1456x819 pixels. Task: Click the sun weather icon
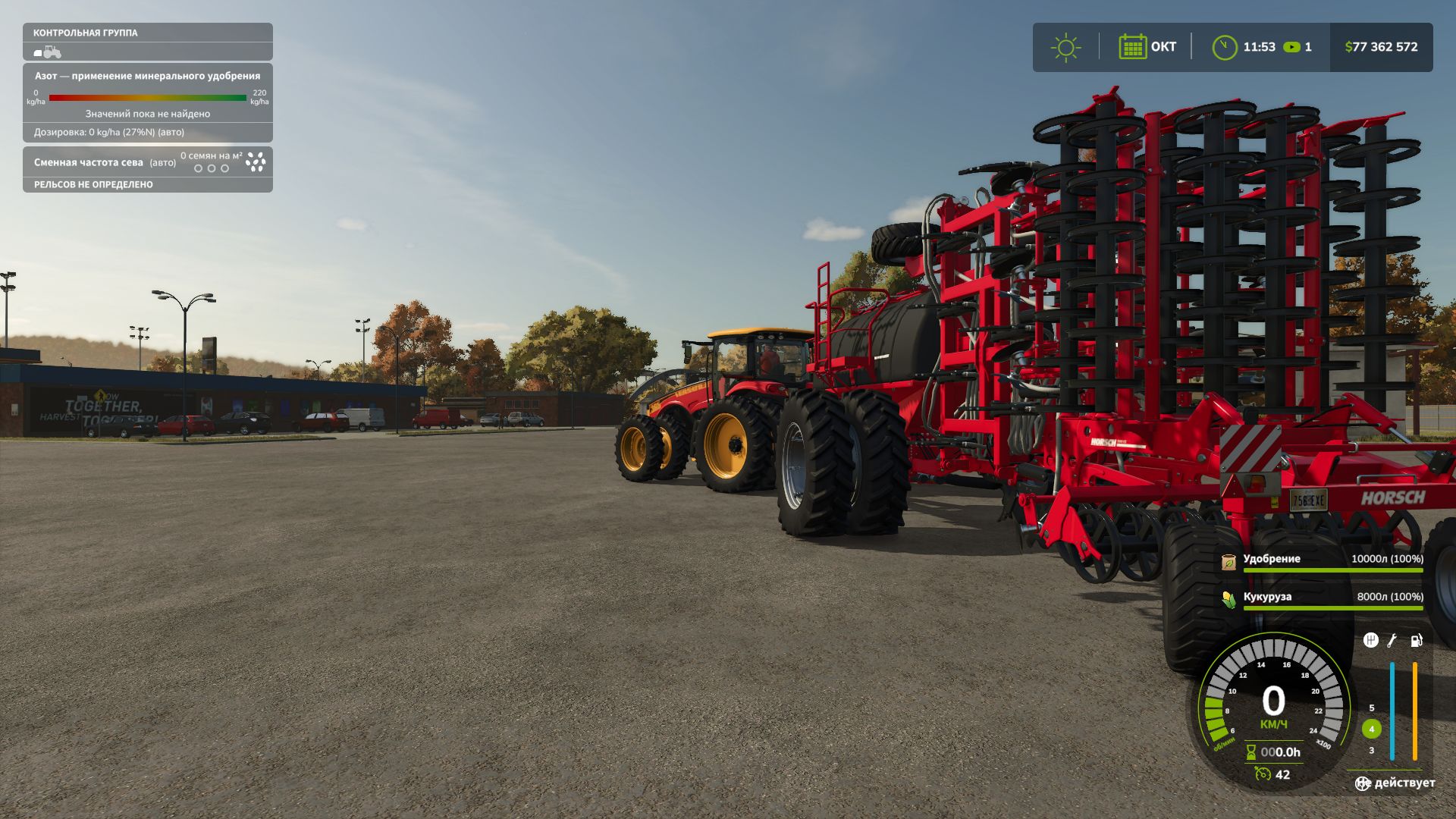click(1065, 47)
